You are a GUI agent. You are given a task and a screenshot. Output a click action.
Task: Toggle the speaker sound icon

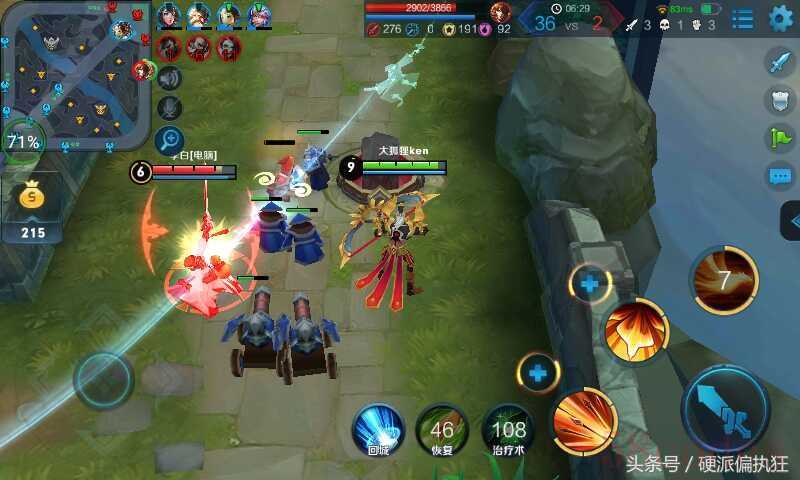pos(170,78)
